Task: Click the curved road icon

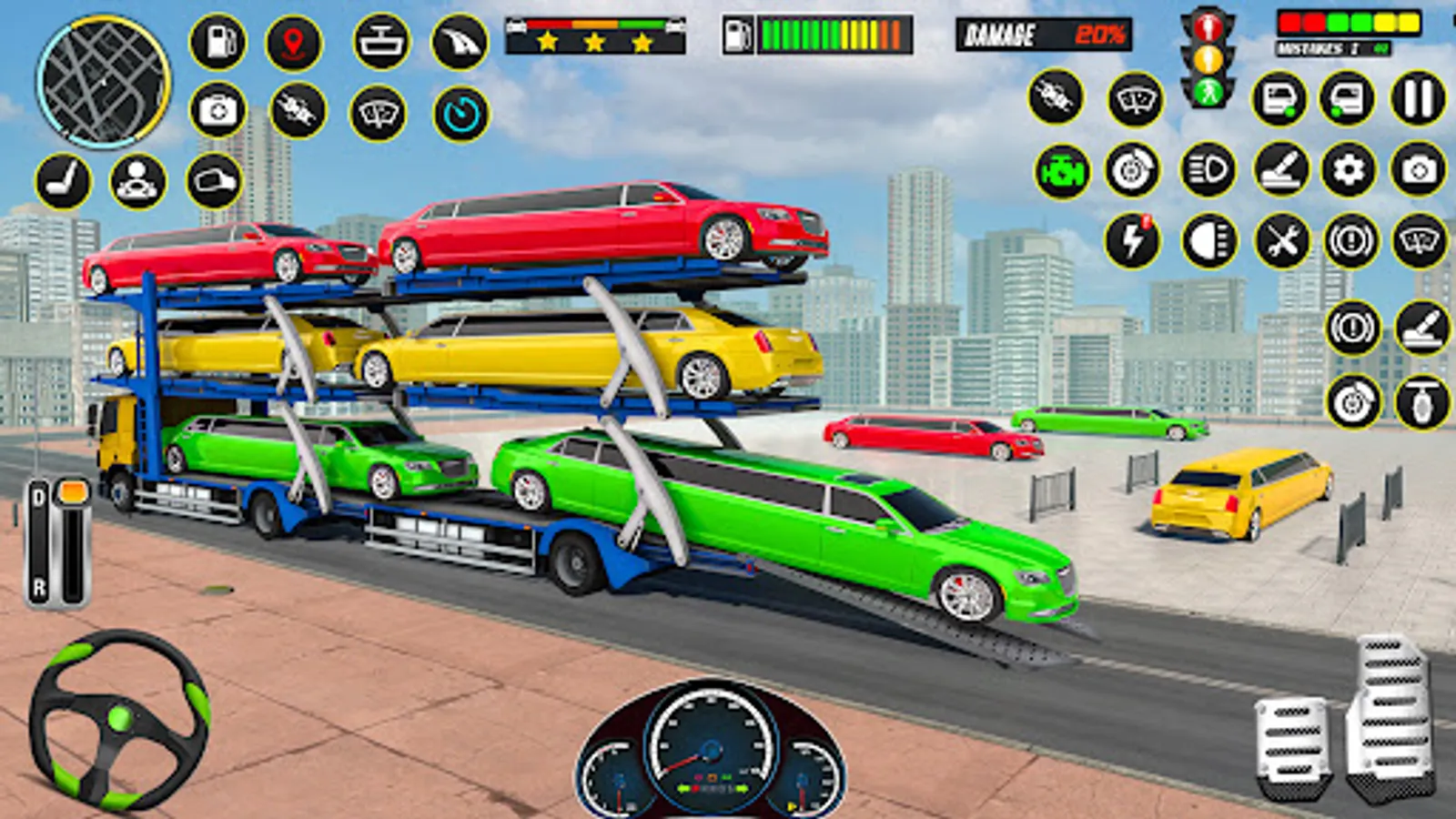Action: coord(460,43)
